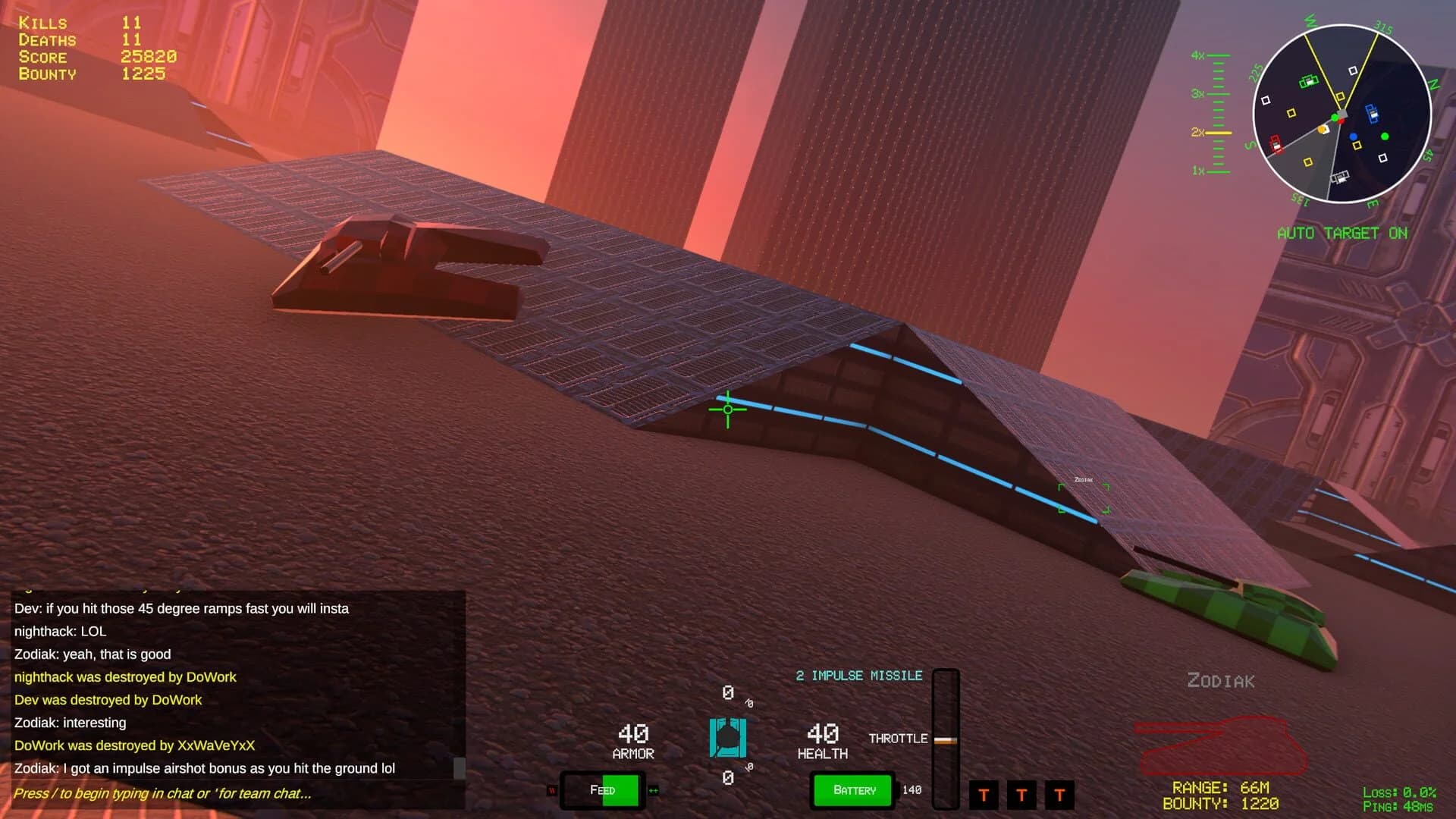Viewport: 1456px width, 819px height.
Task: Click the tank schematic between Armor and Health
Action: [x=727, y=736]
